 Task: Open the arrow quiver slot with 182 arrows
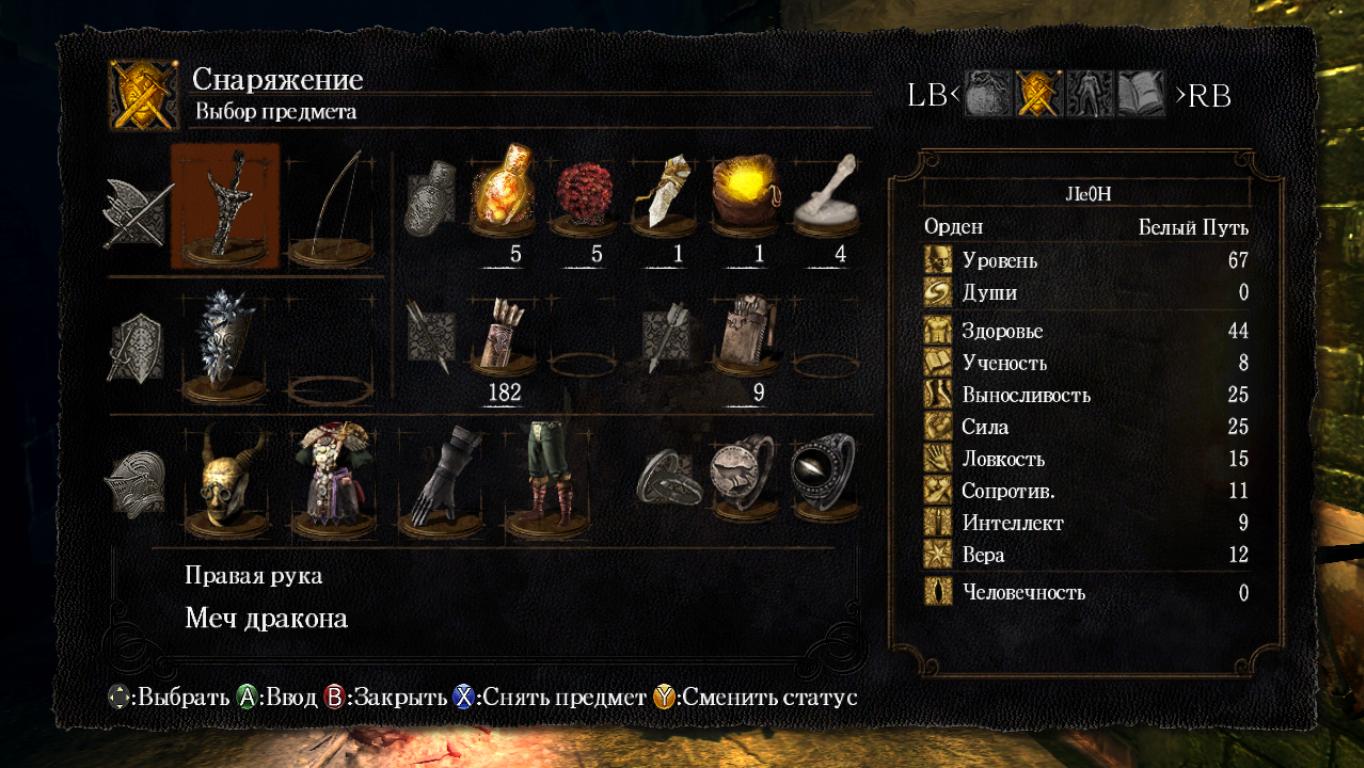[x=502, y=334]
